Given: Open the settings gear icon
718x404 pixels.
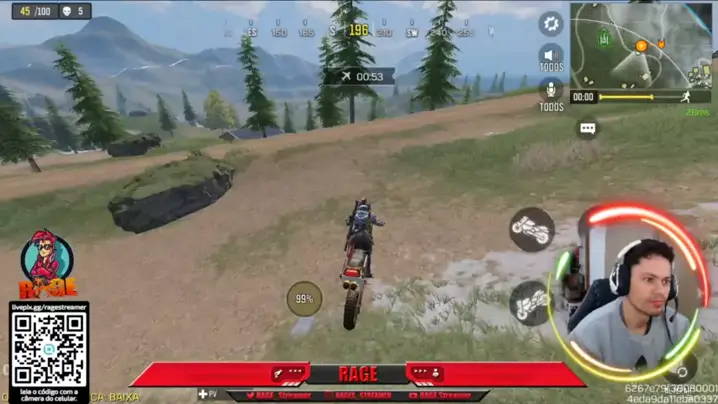Looking at the screenshot, I should coord(551,23).
